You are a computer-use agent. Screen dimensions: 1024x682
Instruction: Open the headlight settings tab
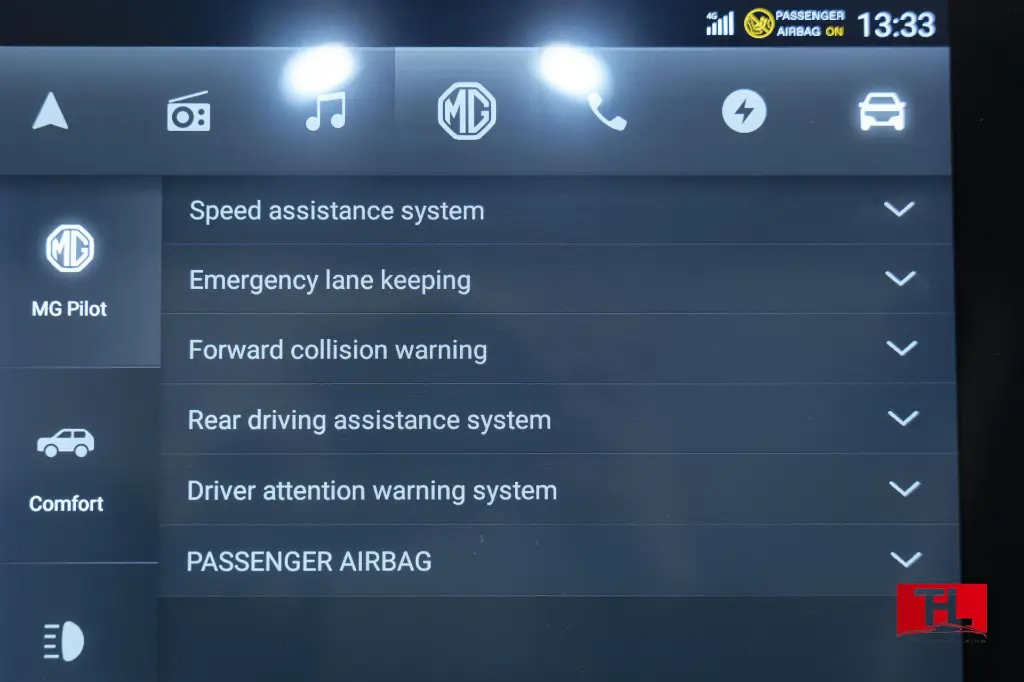click(x=65, y=640)
